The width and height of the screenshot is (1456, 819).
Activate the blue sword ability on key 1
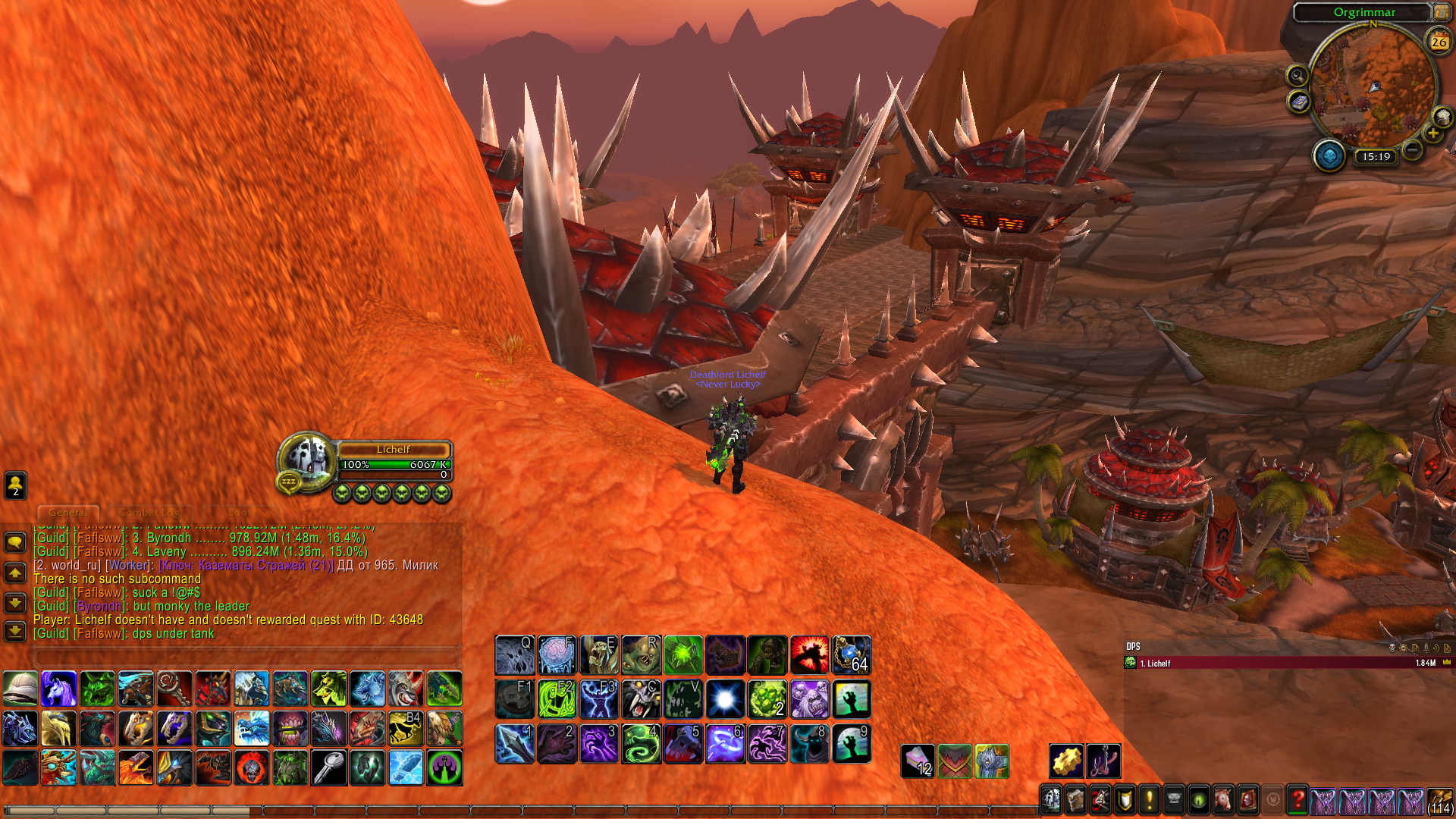click(515, 743)
